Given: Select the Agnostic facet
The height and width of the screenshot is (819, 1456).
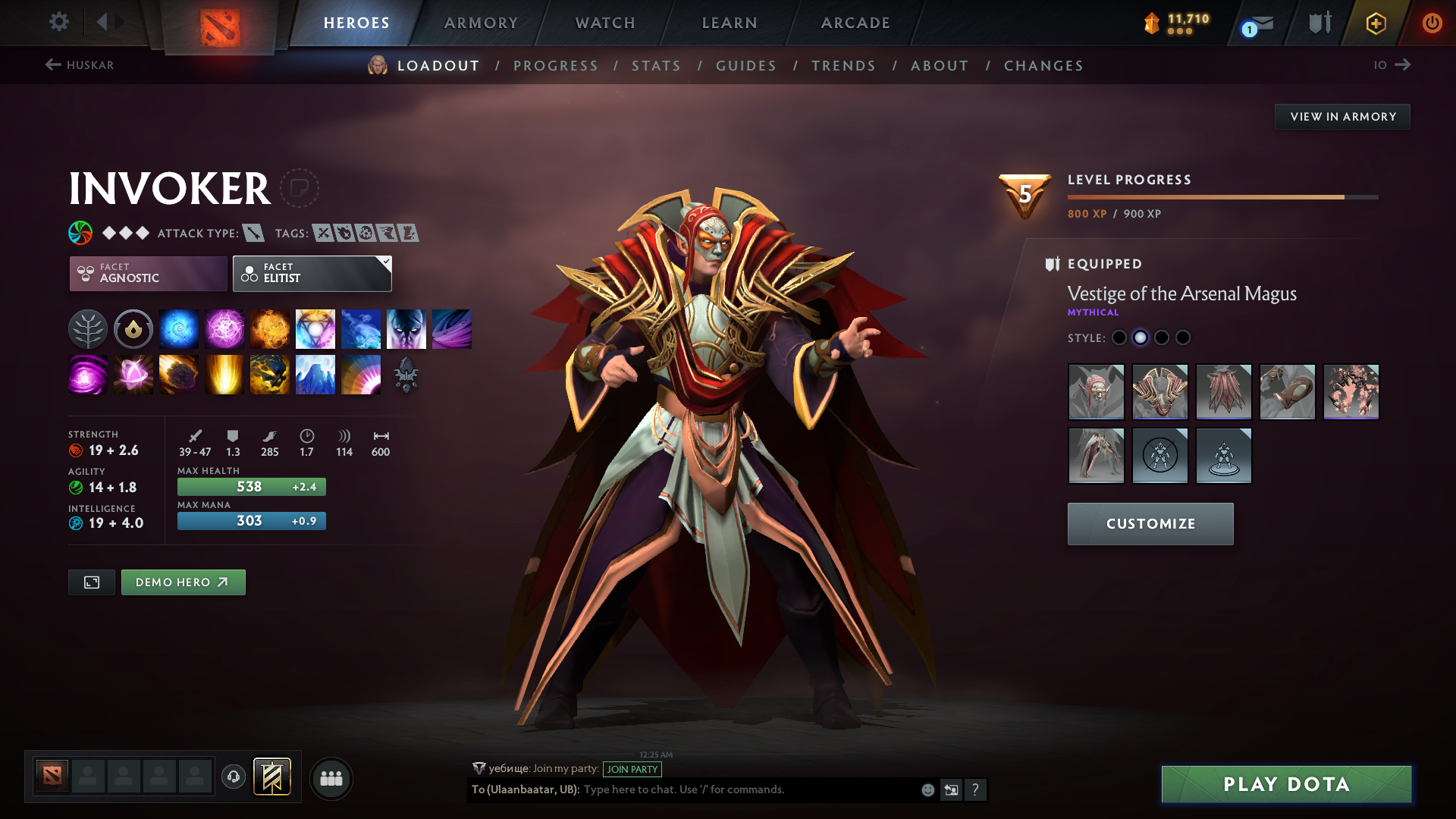Looking at the screenshot, I should click(x=147, y=273).
